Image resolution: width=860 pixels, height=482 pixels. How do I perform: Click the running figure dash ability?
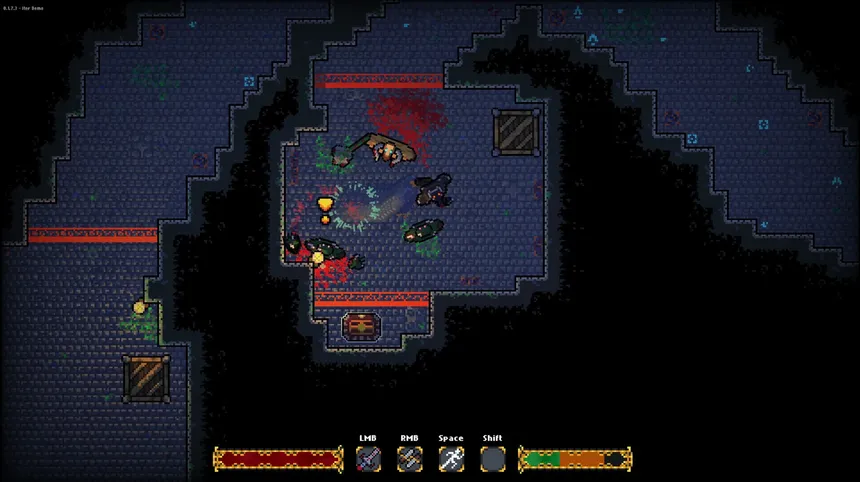coord(451,459)
